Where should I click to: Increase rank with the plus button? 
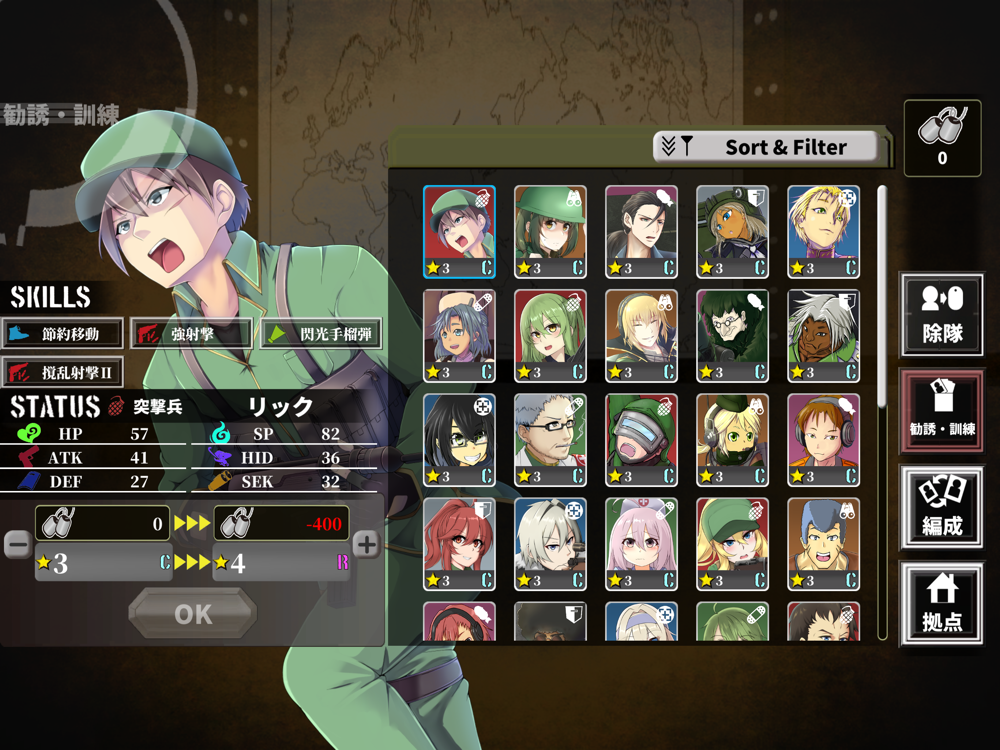pos(367,544)
